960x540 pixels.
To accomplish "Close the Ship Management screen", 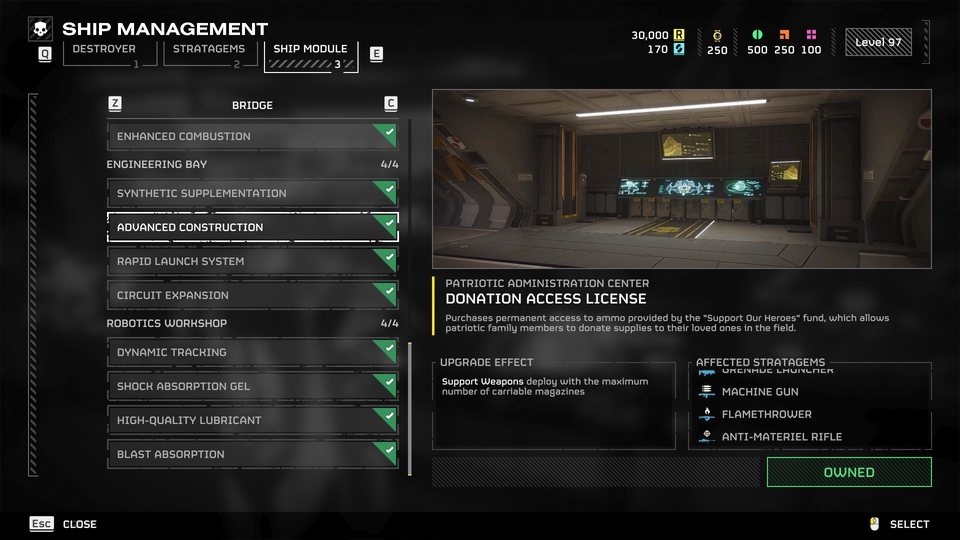I will [x=69, y=524].
